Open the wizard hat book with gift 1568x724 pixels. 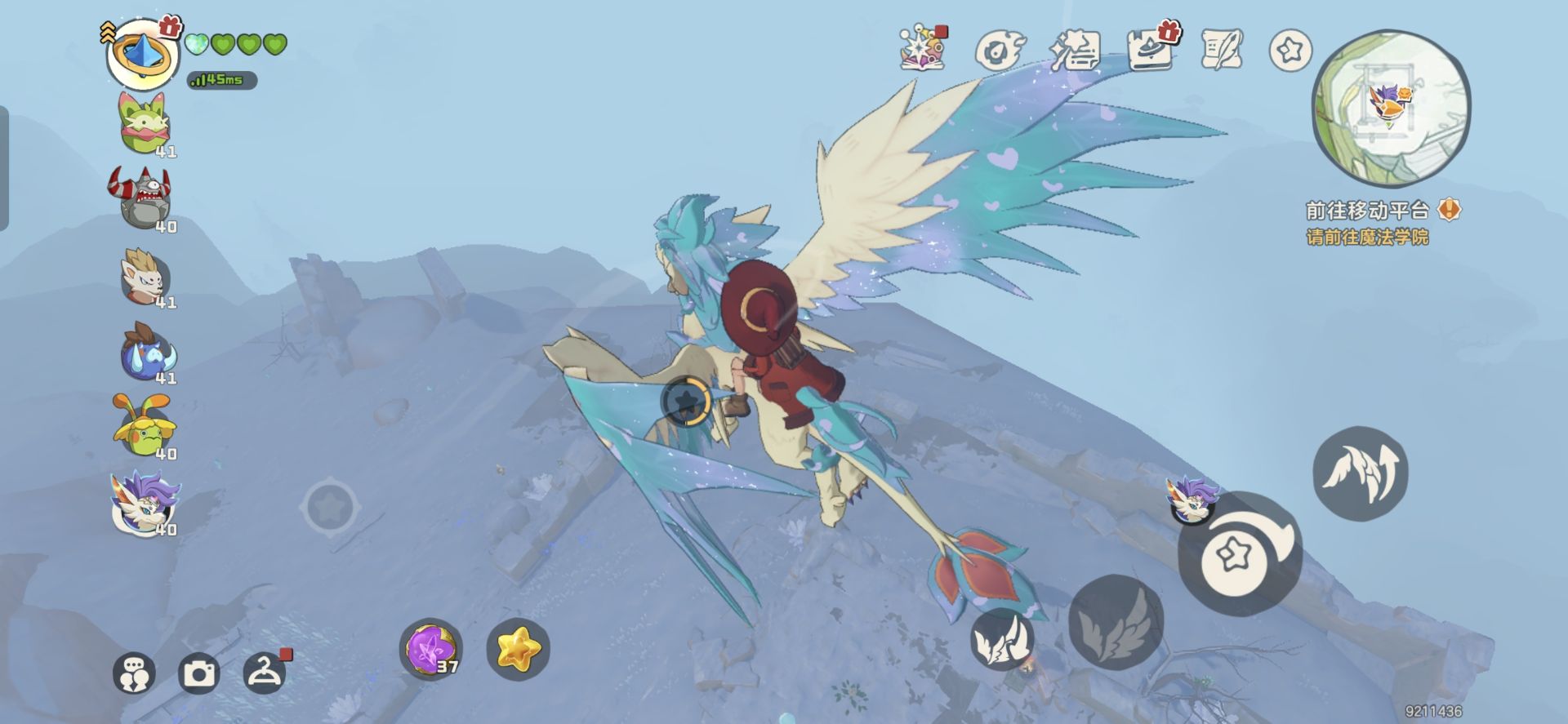[x=1150, y=51]
